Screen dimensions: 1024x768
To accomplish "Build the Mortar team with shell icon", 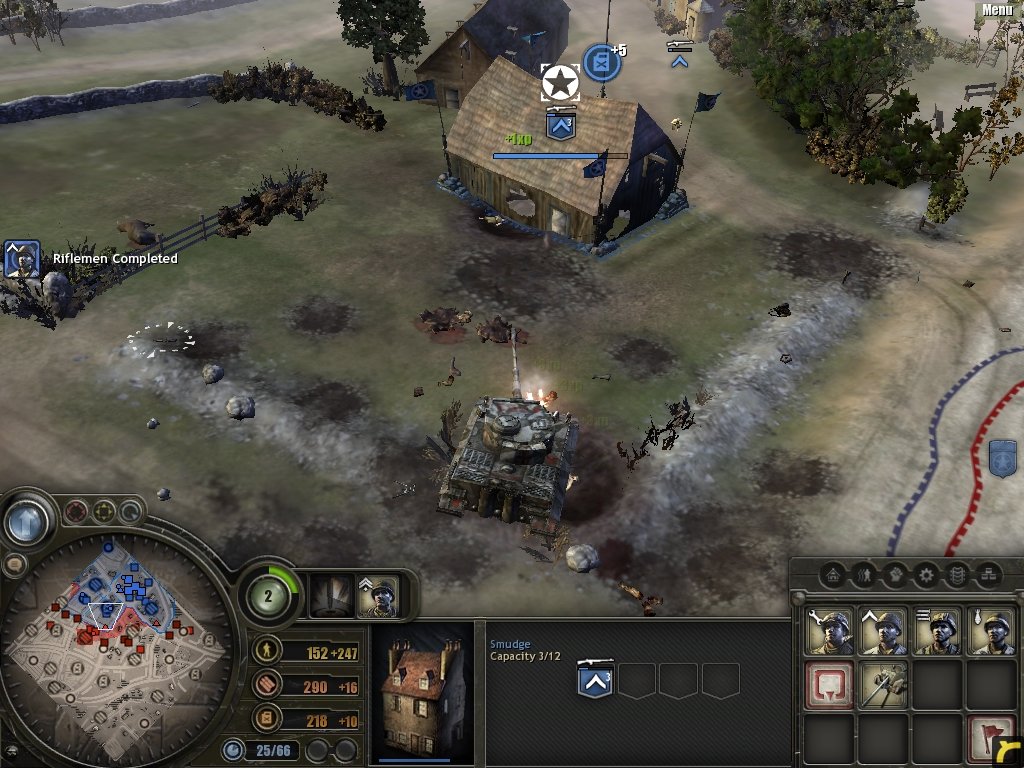I will point(990,631).
